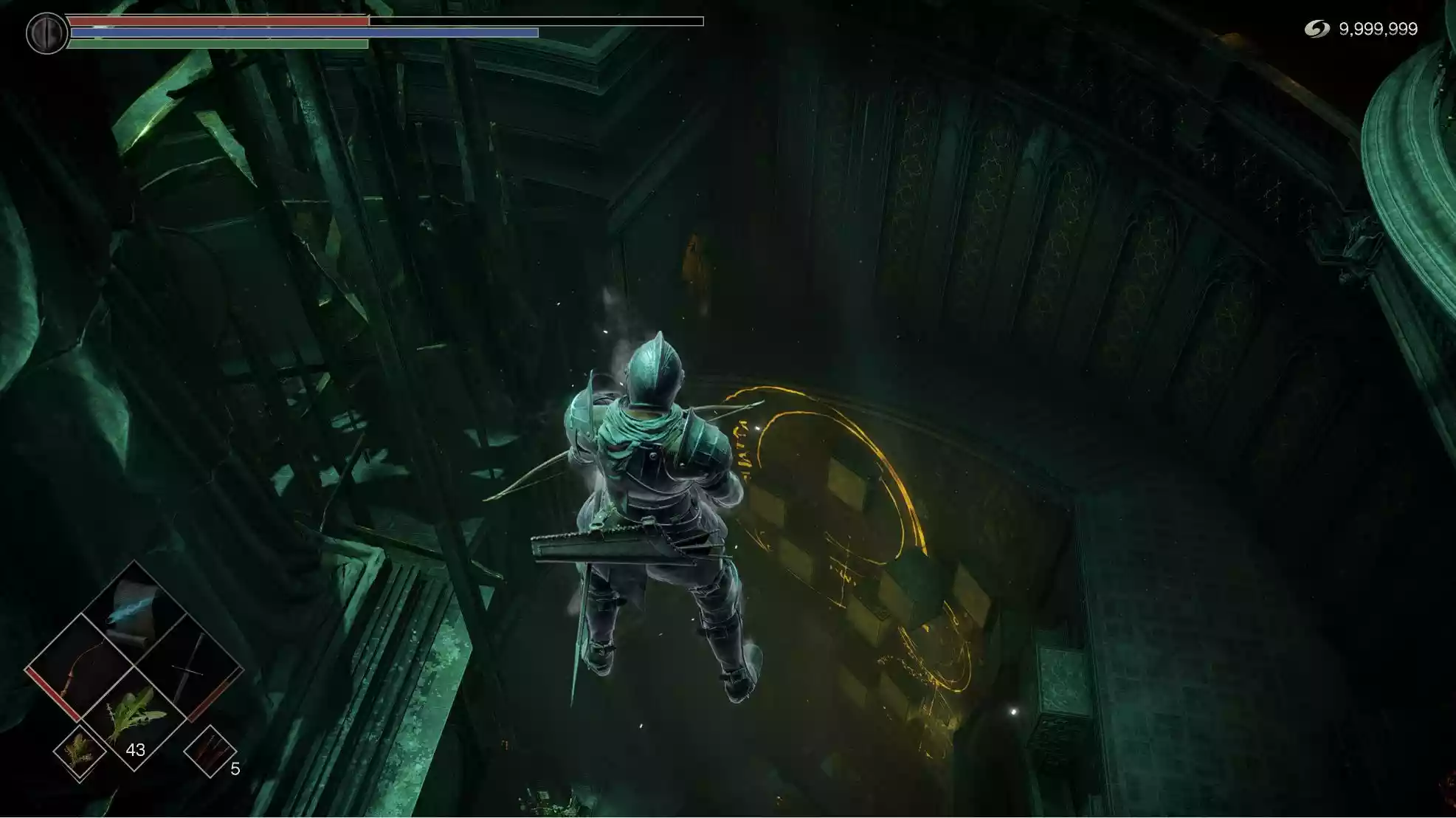The image size is (1456, 818).
Task: Click the ammo count label showing 5
Action: tap(235, 768)
